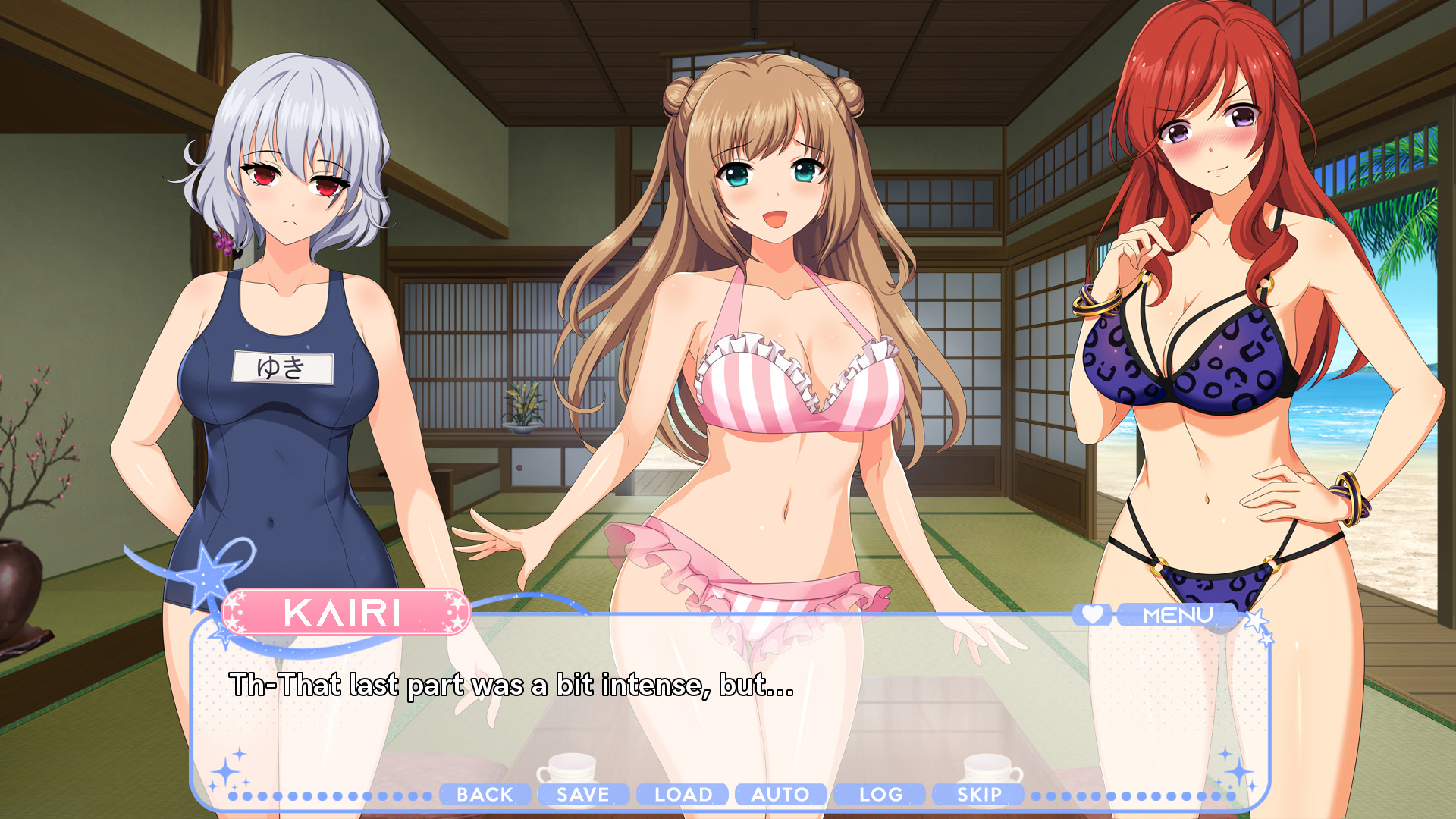This screenshot has height=819, width=1456.
Task: Open the LOAD screen
Action: [x=682, y=795]
